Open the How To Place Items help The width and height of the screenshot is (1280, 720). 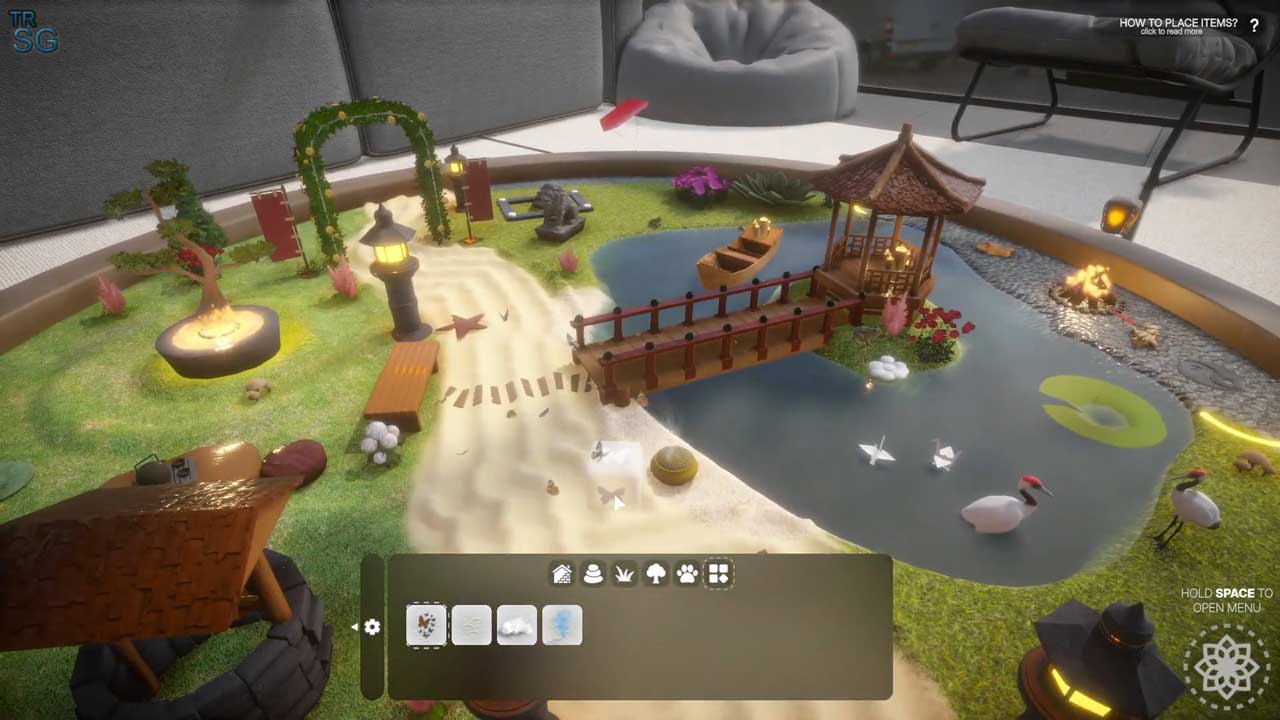click(1177, 25)
